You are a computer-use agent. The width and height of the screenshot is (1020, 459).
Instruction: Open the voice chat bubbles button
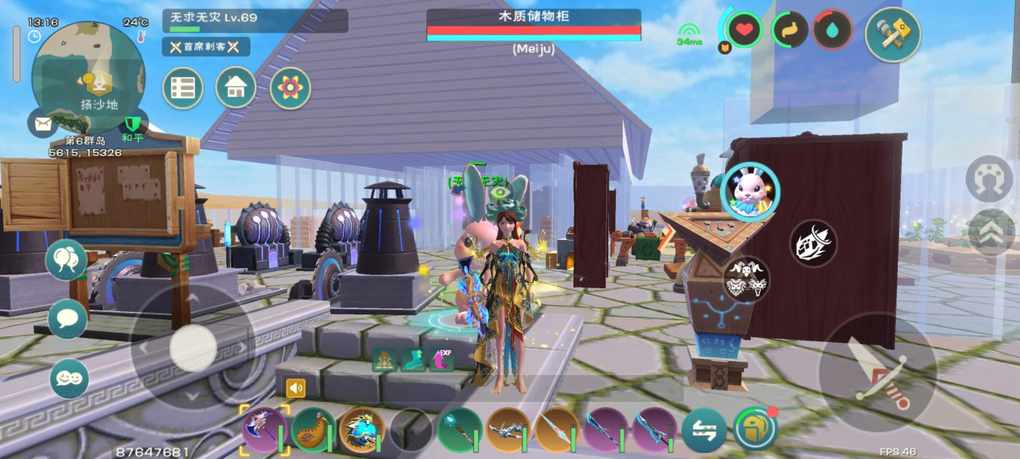[67, 260]
